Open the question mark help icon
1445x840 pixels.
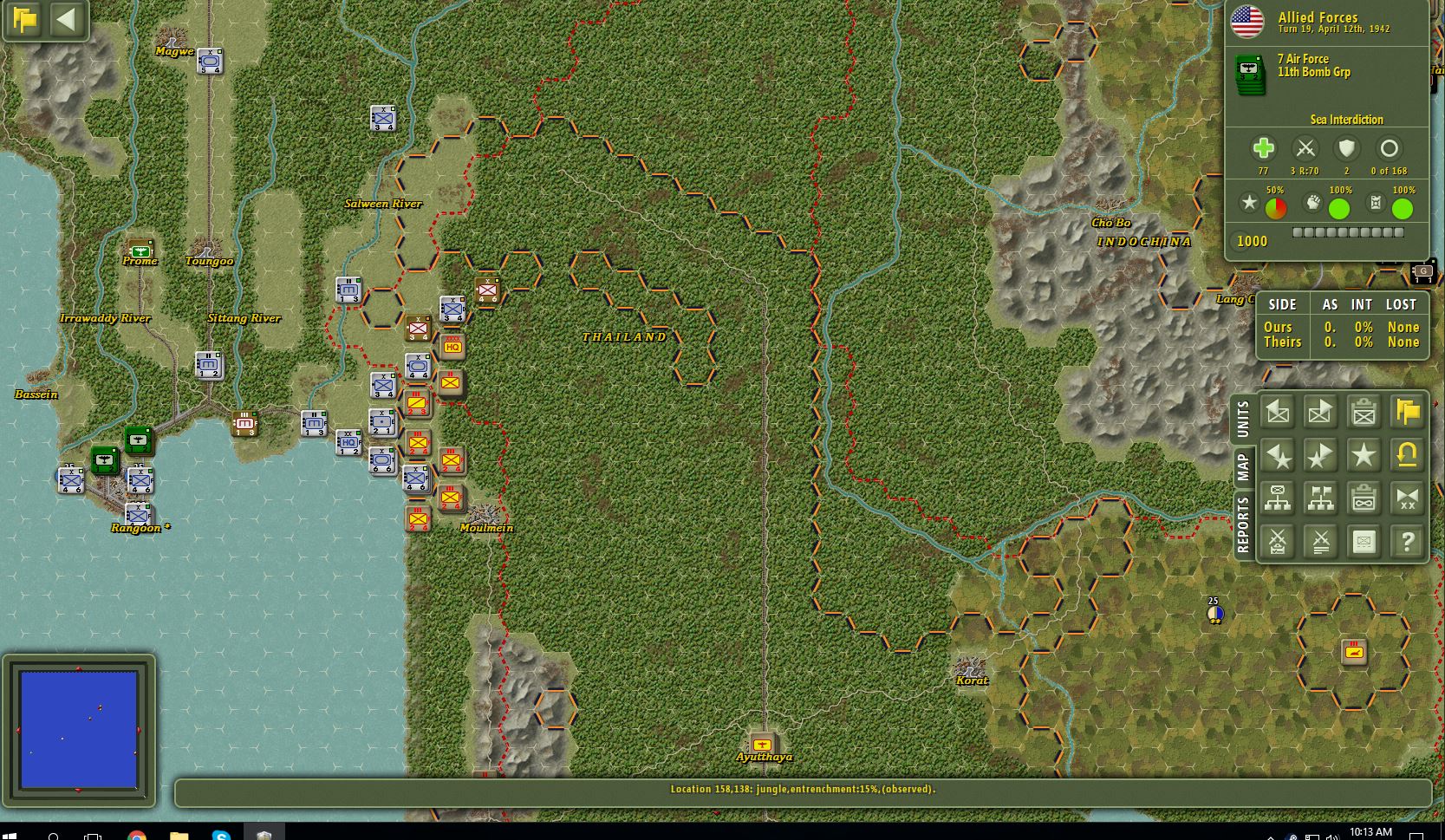(x=1406, y=541)
